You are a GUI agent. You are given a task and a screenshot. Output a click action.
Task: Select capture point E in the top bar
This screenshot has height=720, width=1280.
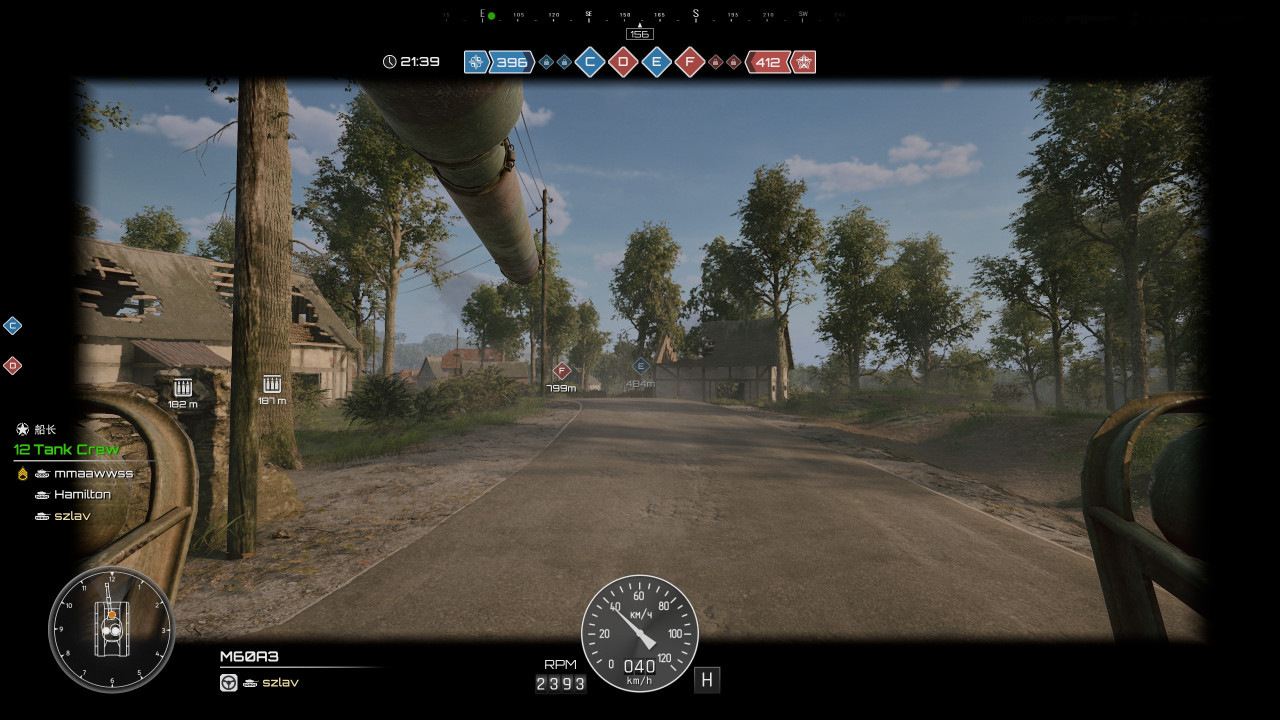click(x=656, y=62)
